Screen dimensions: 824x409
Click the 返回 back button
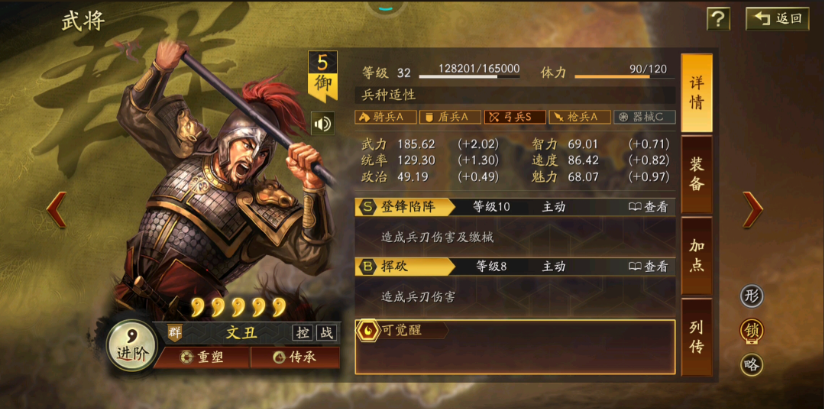[777, 19]
